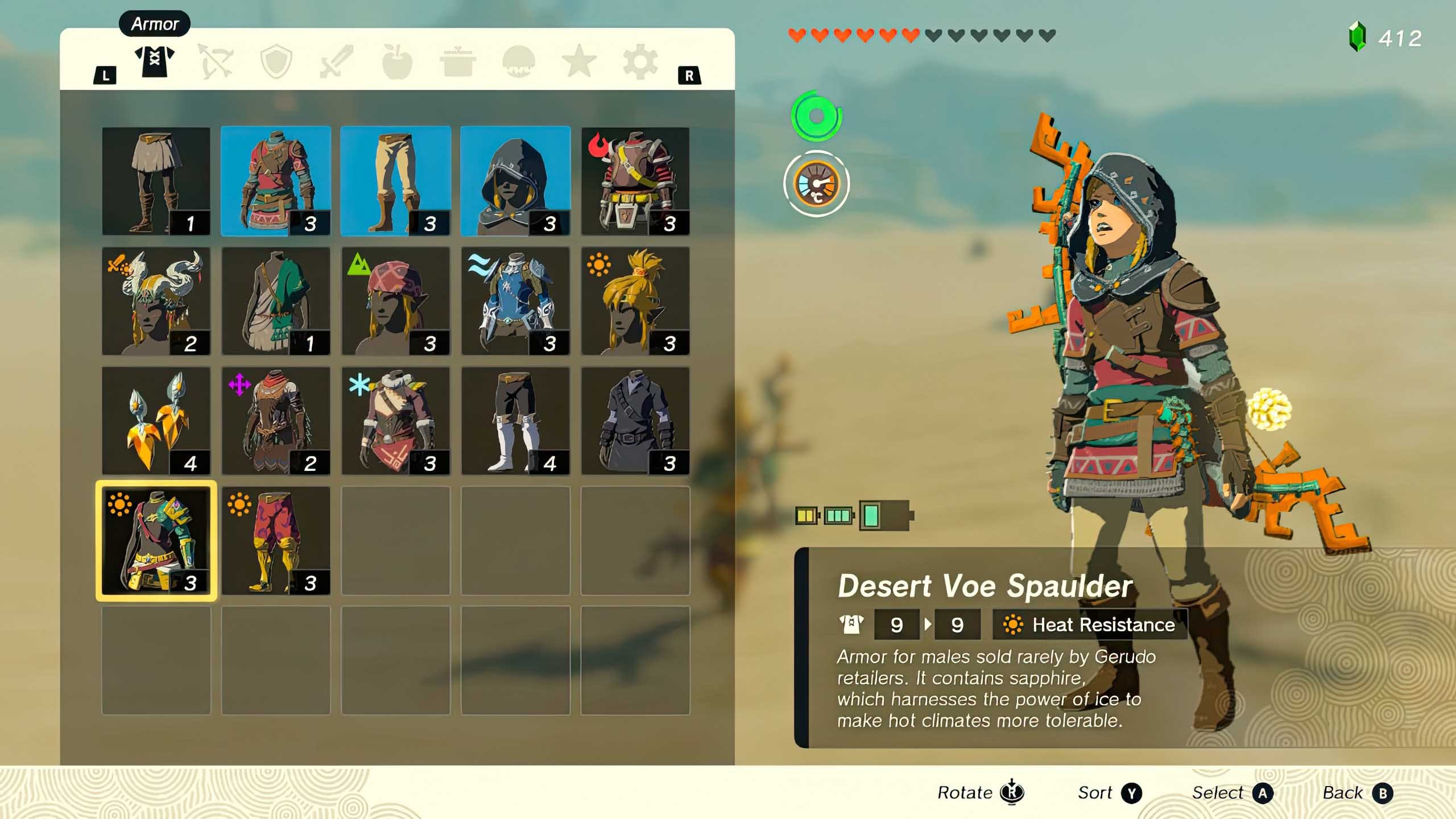The height and width of the screenshot is (819, 1456).
Task: Open the System settings gear icon
Action: [640, 63]
